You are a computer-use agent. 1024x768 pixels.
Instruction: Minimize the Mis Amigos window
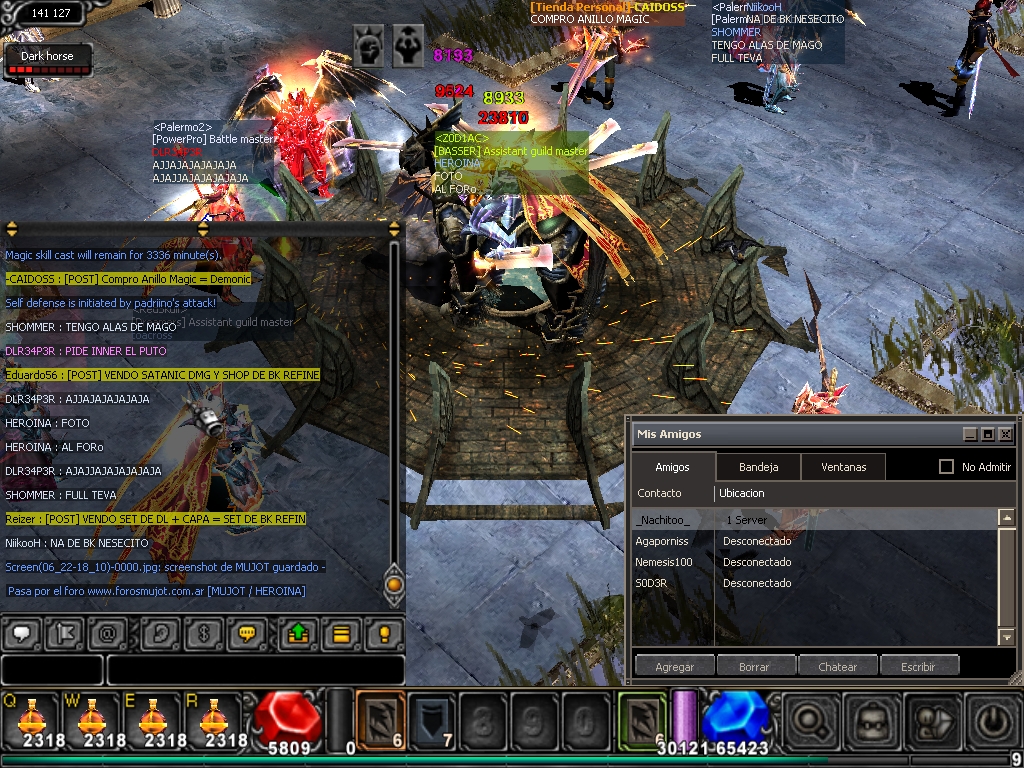pyautogui.click(x=969, y=435)
